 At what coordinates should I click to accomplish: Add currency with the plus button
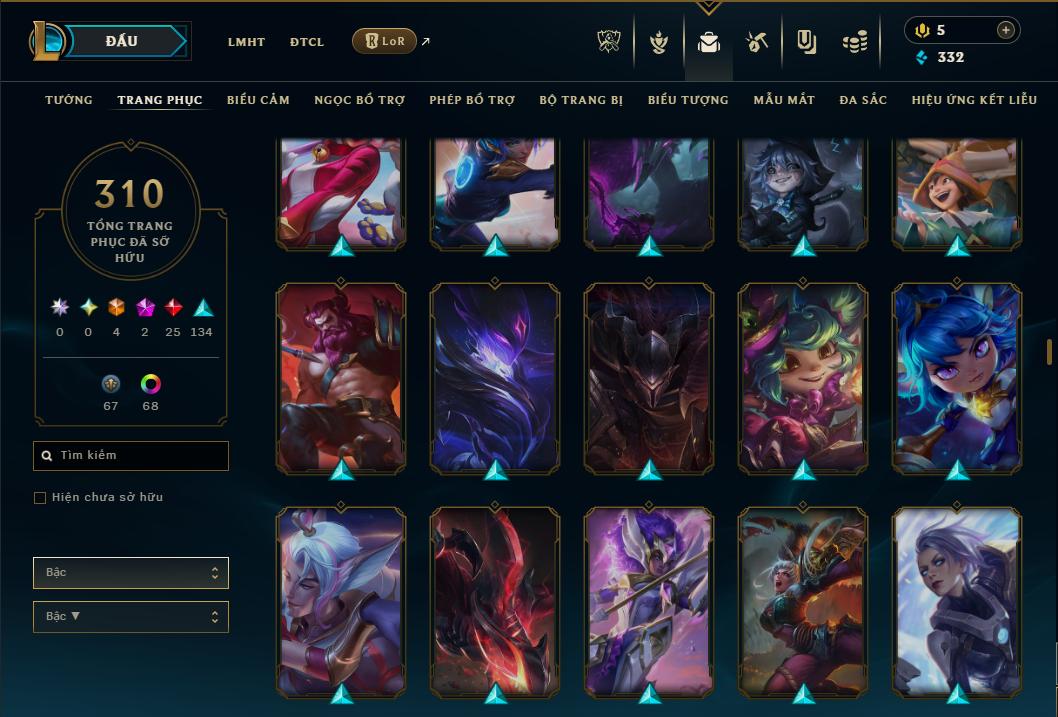pos(1005,30)
